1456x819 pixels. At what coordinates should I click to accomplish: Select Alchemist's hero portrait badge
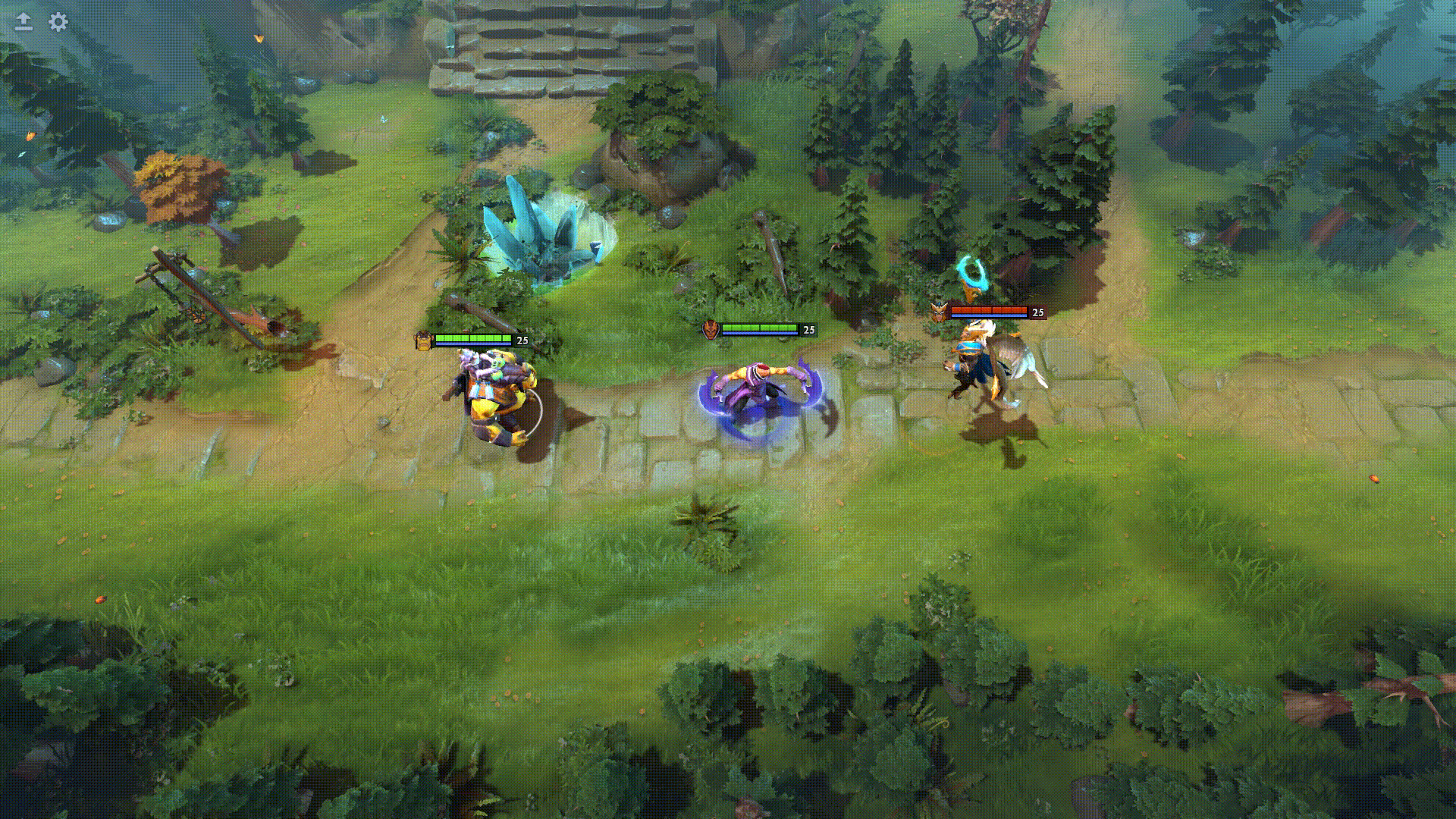423,341
